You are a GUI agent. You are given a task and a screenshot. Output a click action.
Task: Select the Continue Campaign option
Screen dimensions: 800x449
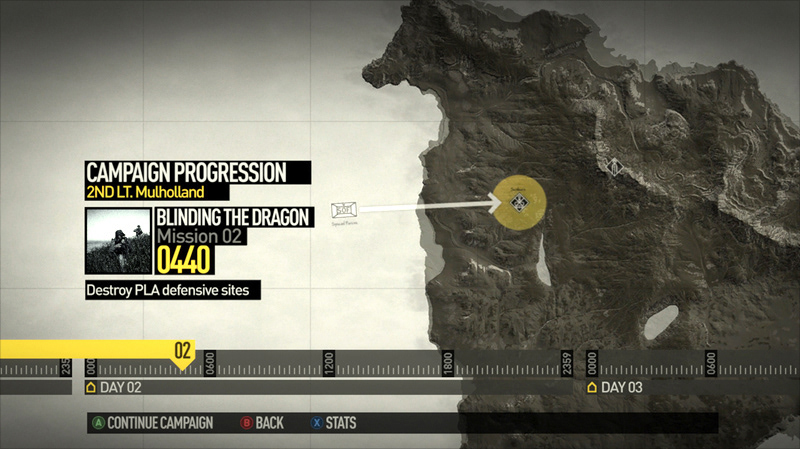(153, 423)
